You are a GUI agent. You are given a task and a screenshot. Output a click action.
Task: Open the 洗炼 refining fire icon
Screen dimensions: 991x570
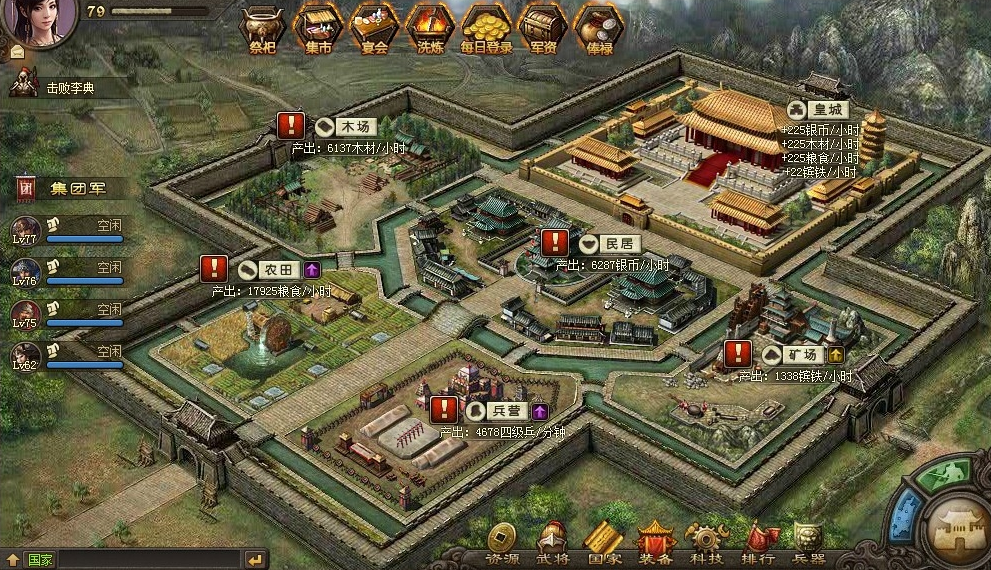(x=430, y=28)
